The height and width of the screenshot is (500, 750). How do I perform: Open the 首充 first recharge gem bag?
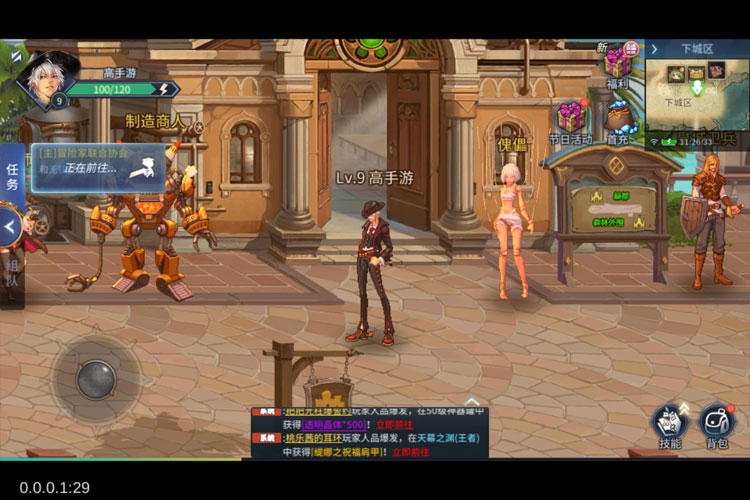619,122
